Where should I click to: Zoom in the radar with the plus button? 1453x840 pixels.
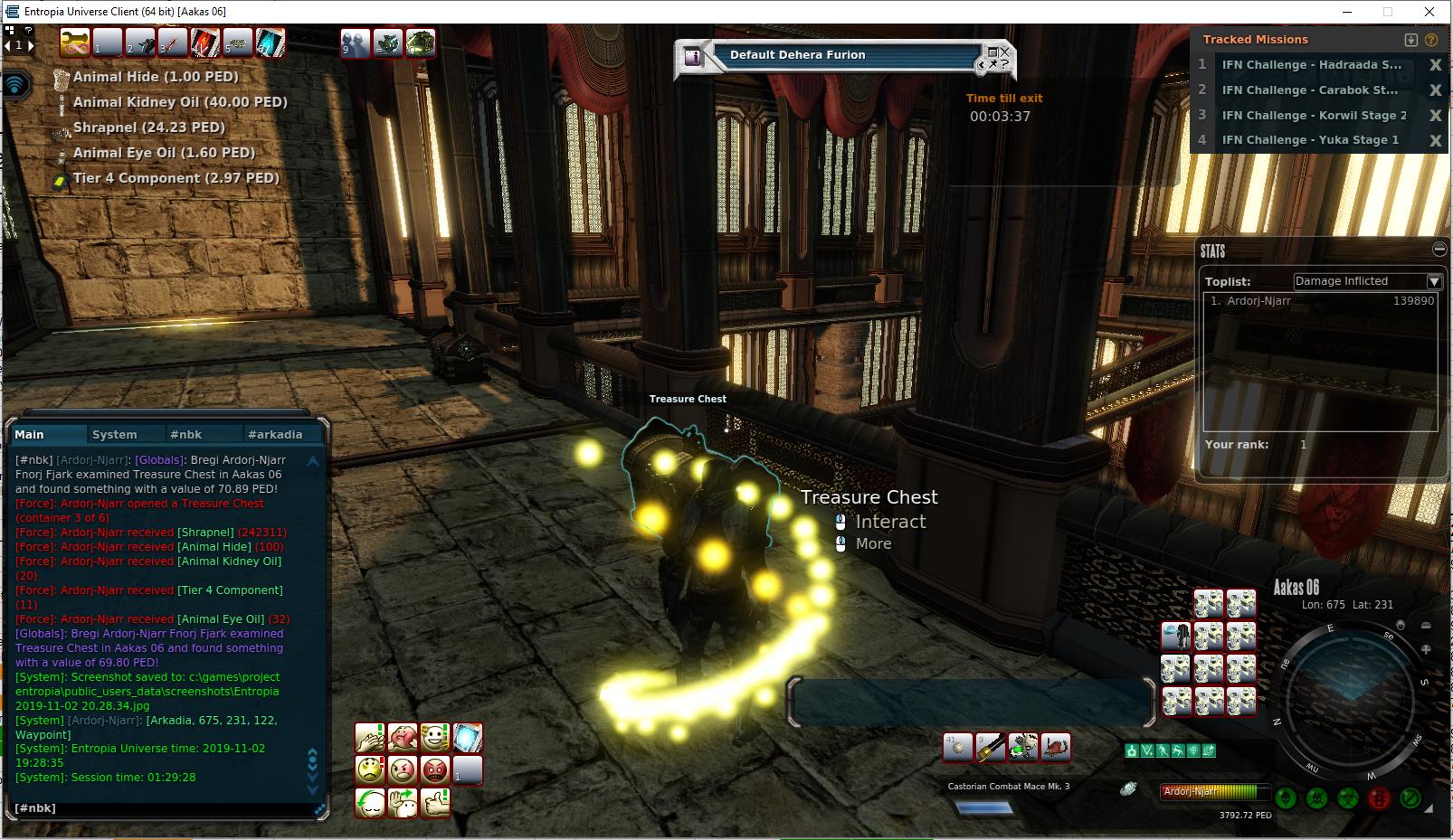pyautogui.click(x=1426, y=649)
